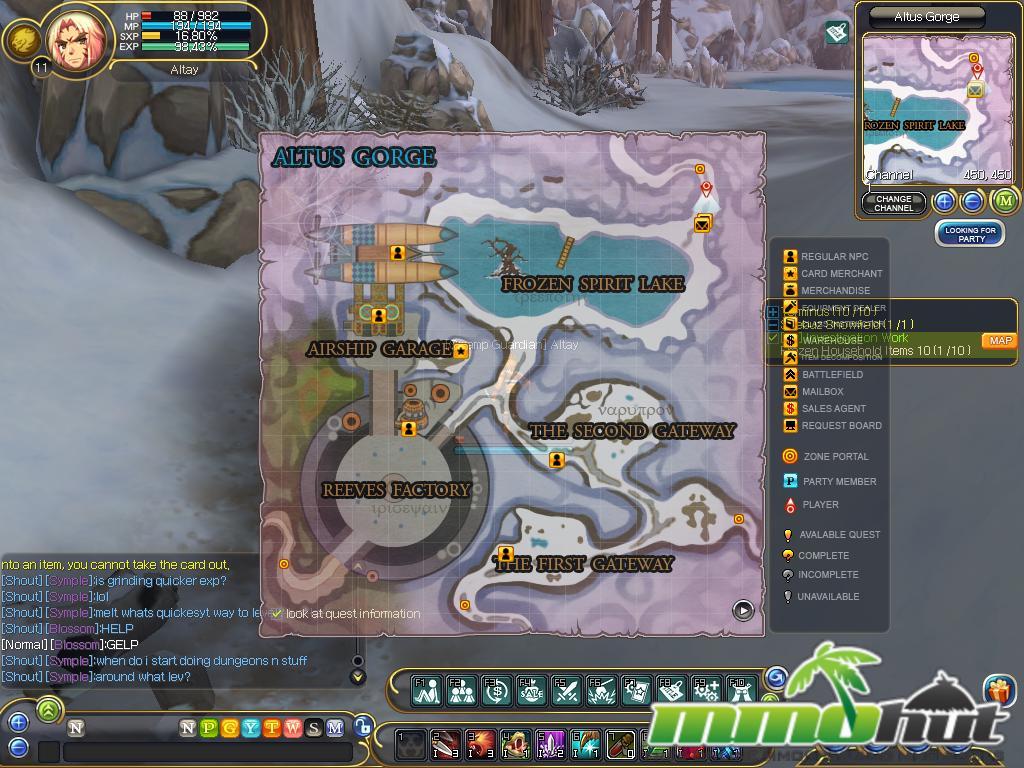Toggle the chat window lock icon
Screen dimensions: 1024x768
(x=363, y=728)
